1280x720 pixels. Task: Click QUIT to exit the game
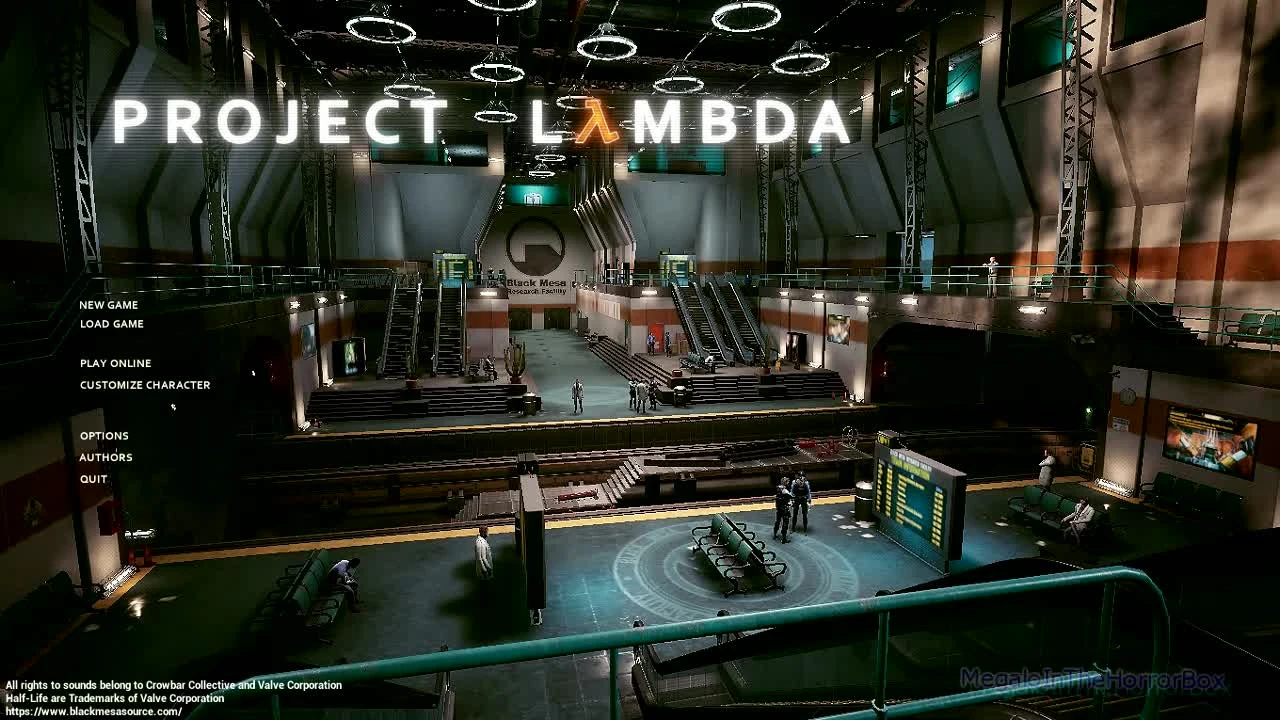coord(94,479)
